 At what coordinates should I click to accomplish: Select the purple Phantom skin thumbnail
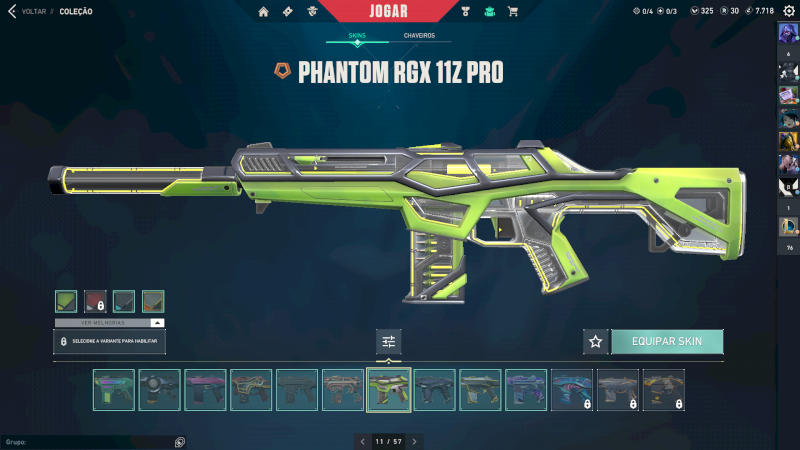[205, 390]
